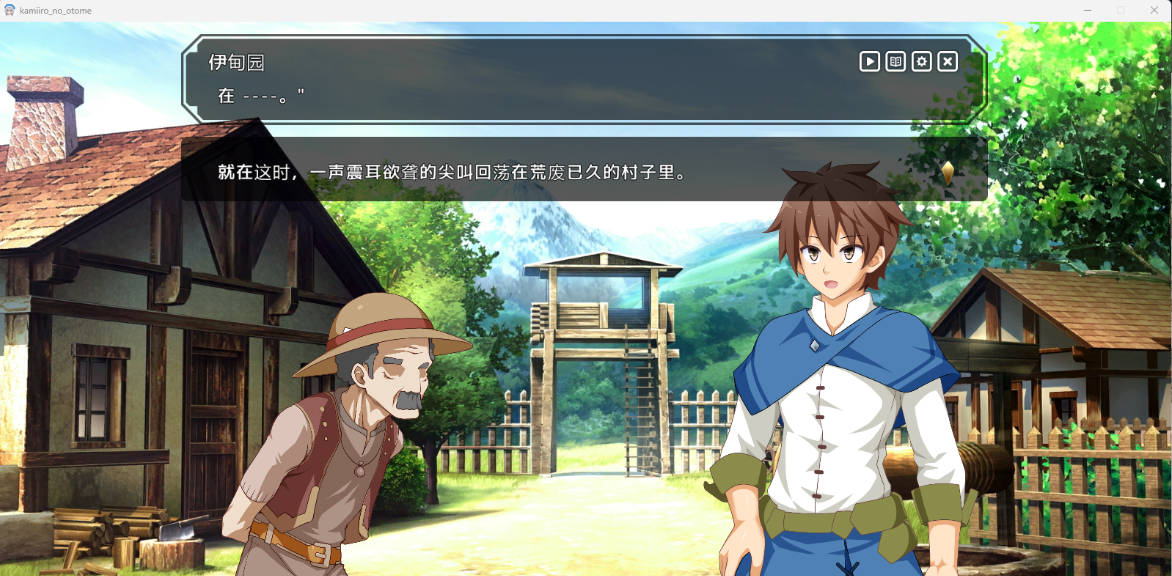The image size is (1172, 576).
Task: Start auto-play with the triangle button
Action: point(869,62)
